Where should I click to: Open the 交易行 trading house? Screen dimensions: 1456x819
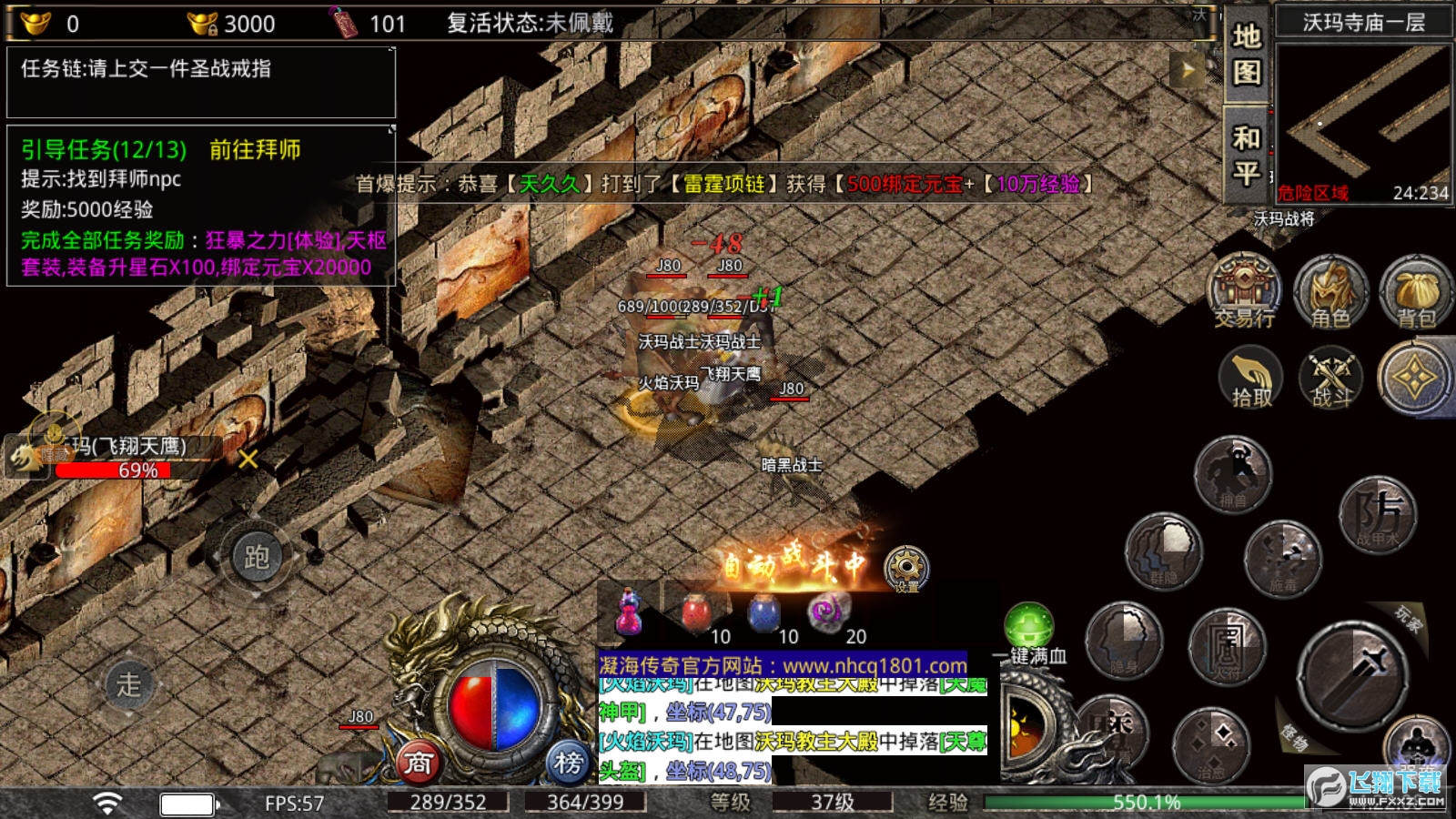(x=1245, y=291)
